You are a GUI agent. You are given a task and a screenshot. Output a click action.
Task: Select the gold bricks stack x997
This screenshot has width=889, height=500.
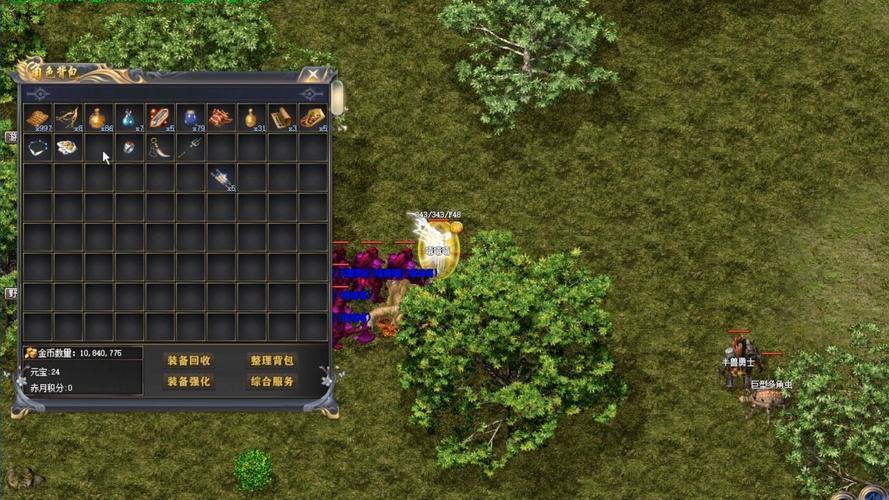(x=38, y=118)
